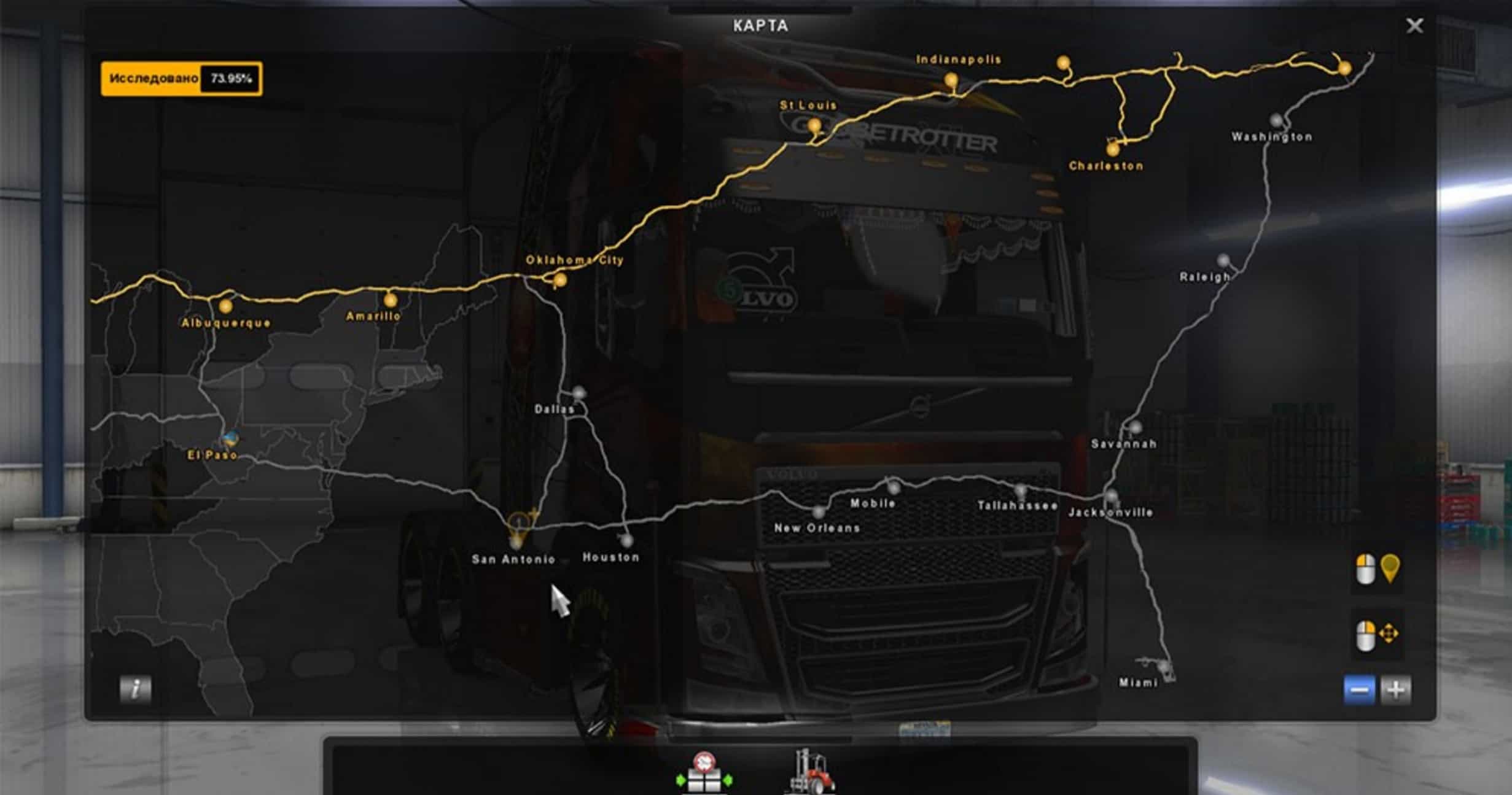The image size is (1512, 795).
Task: Pick the New Orleans city marker
Action: (818, 512)
